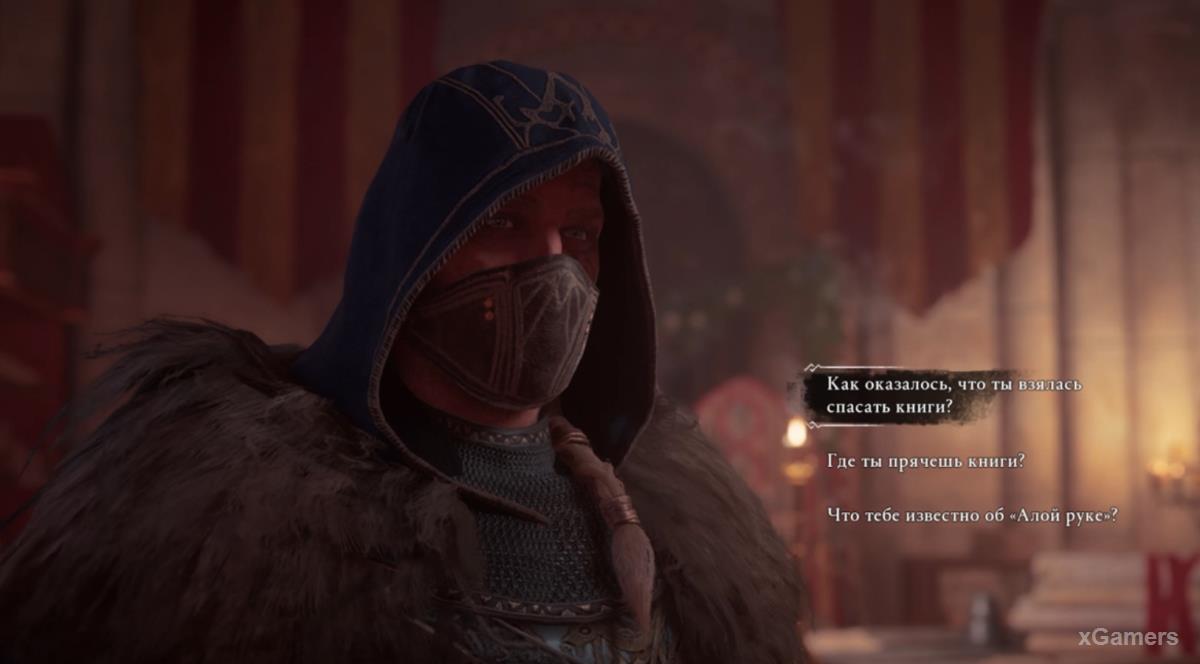Viewport: 1200px width, 664px height.
Task: Select "Где ты прячешь книги?" dialogue option
Action: click(x=926, y=461)
